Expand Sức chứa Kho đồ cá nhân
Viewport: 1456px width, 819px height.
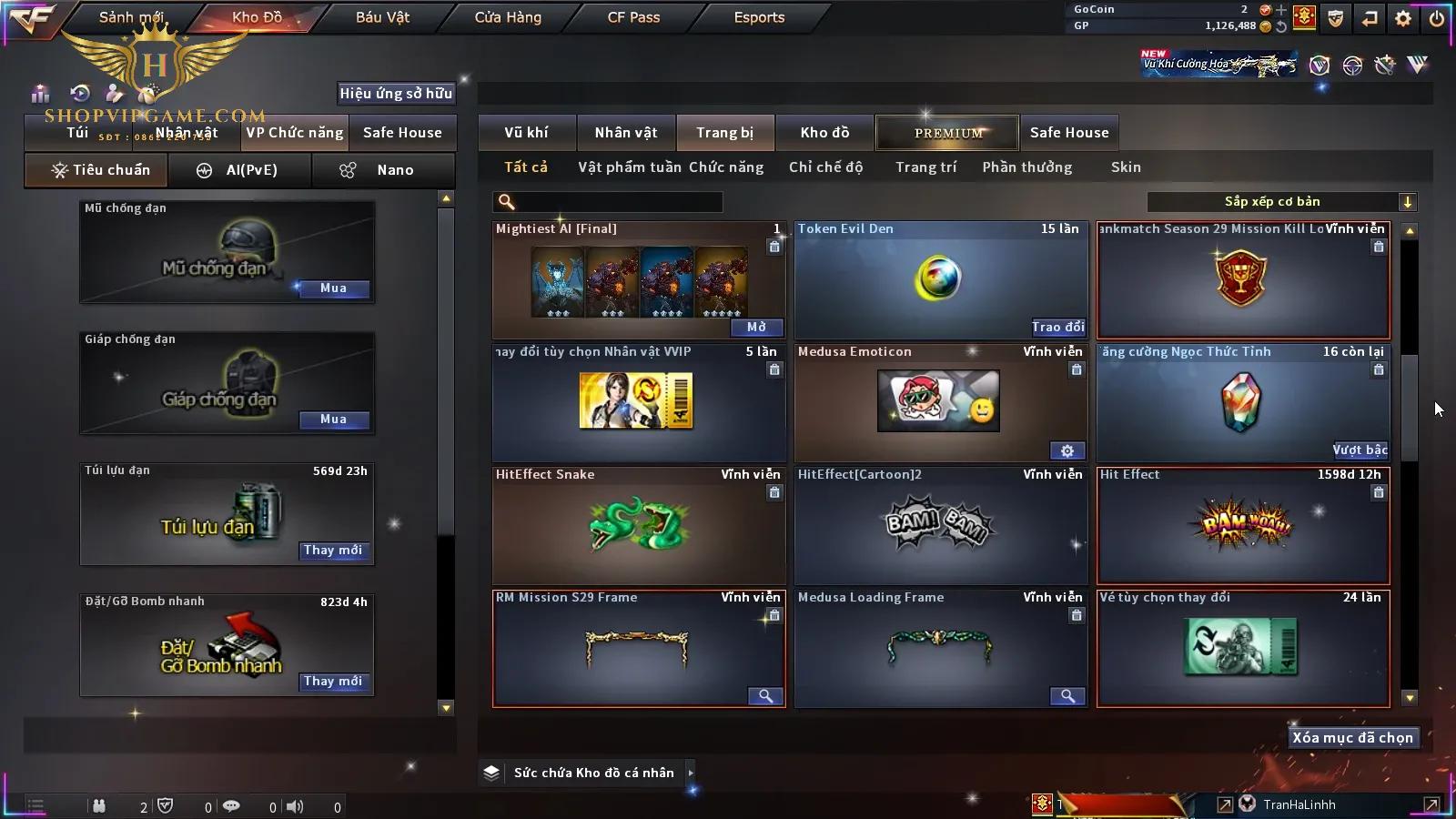[691, 773]
